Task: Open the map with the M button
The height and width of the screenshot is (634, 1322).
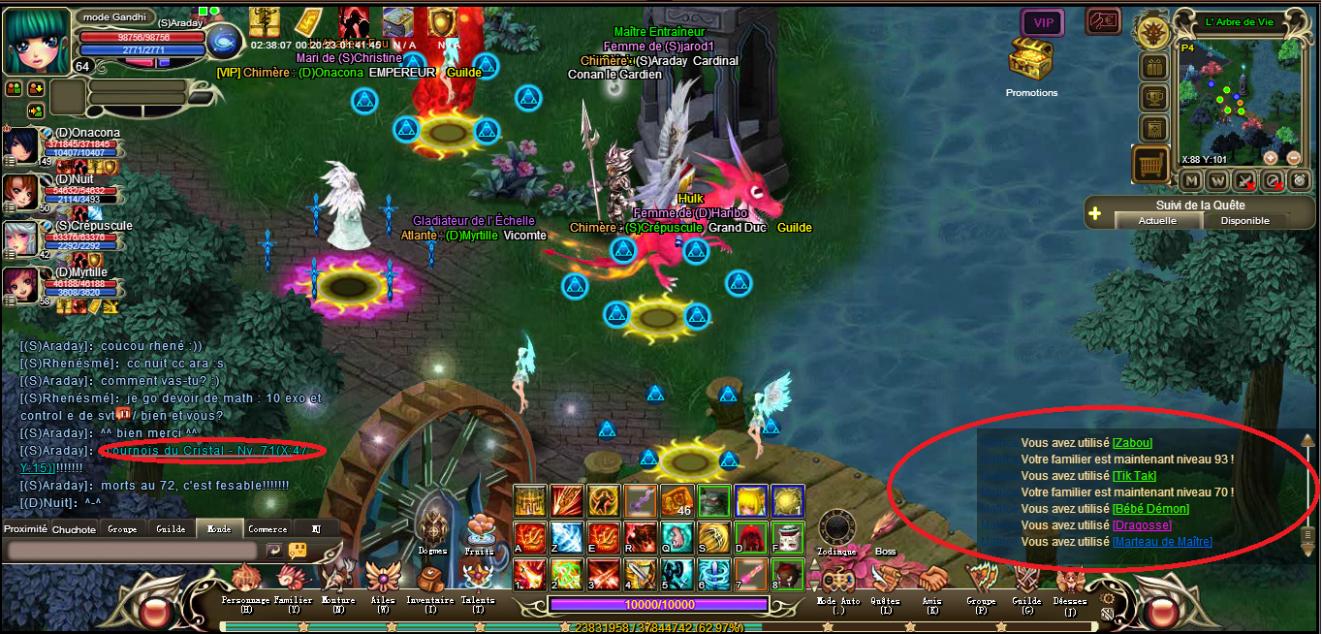Action: (1191, 180)
